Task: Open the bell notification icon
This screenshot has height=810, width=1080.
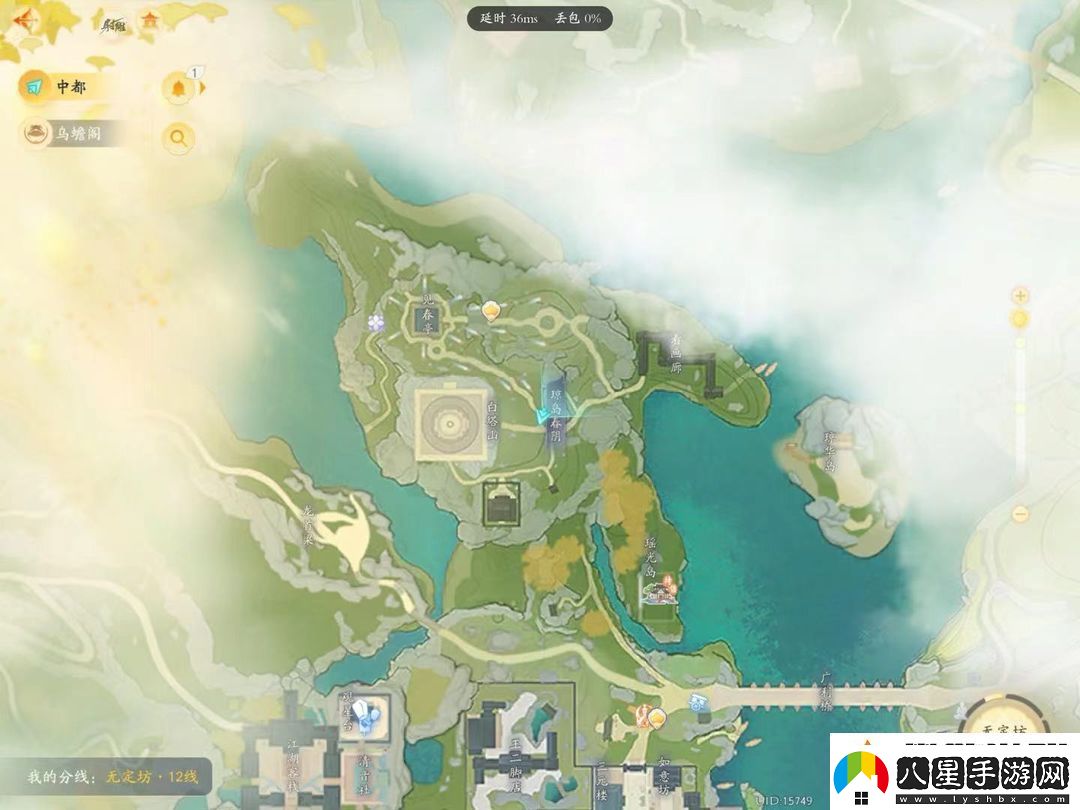Action: click(179, 88)
